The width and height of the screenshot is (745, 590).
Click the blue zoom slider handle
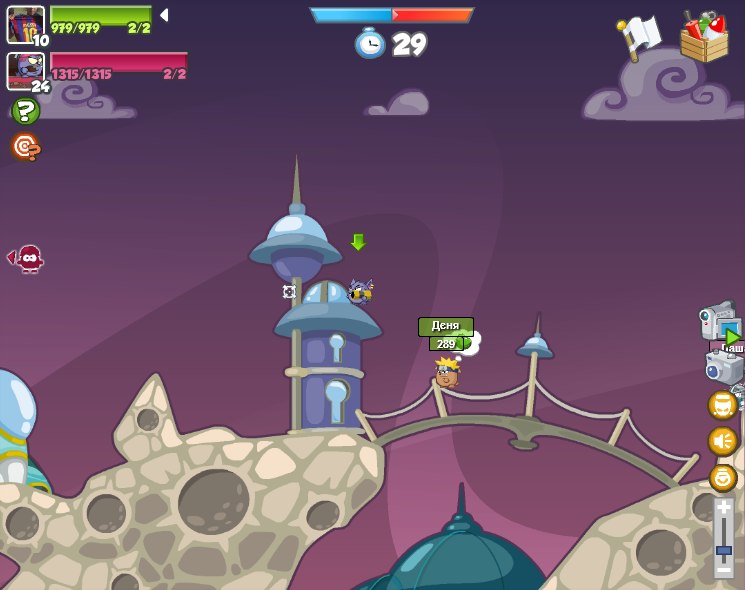point(723,549)
